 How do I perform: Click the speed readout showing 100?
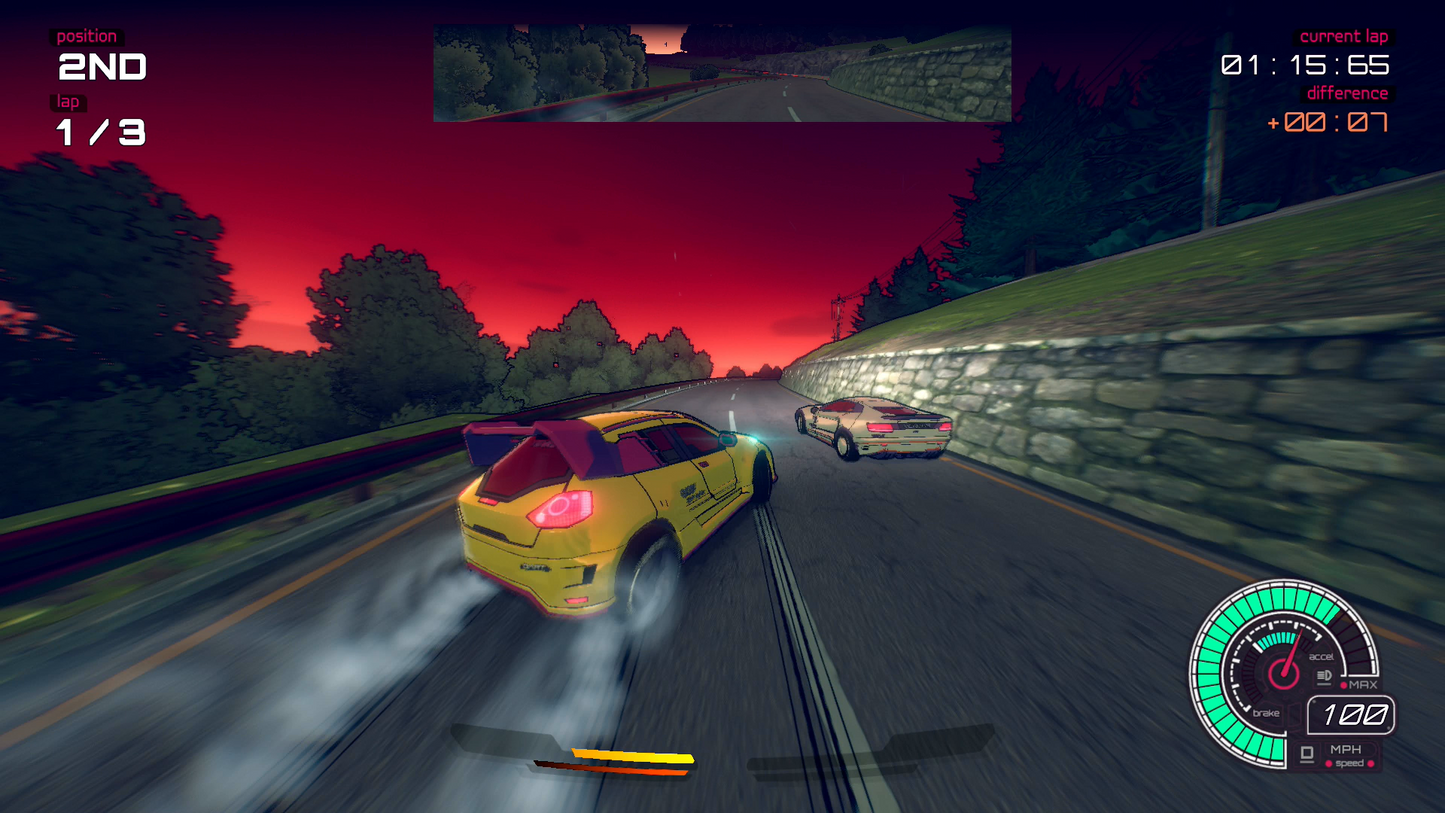coord(1350,714)
